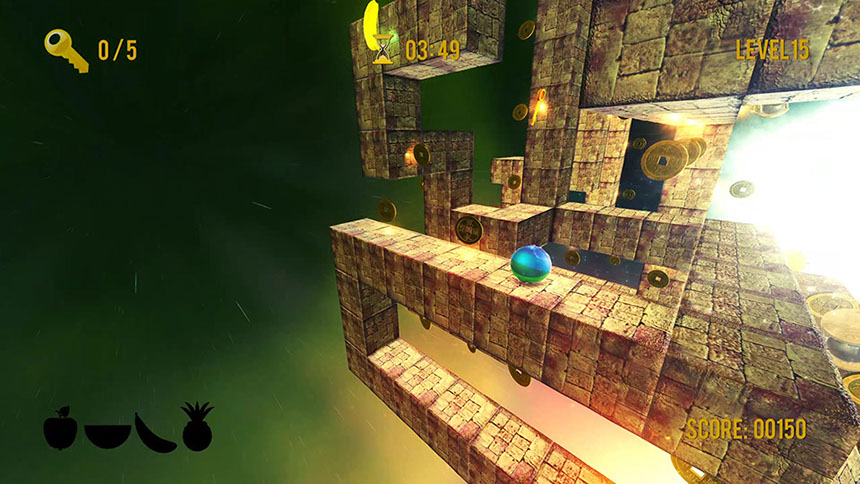Click the watermelon slice silhouette
The height and width of the screenshot is (484, 860).
click(x=107, y=435)
